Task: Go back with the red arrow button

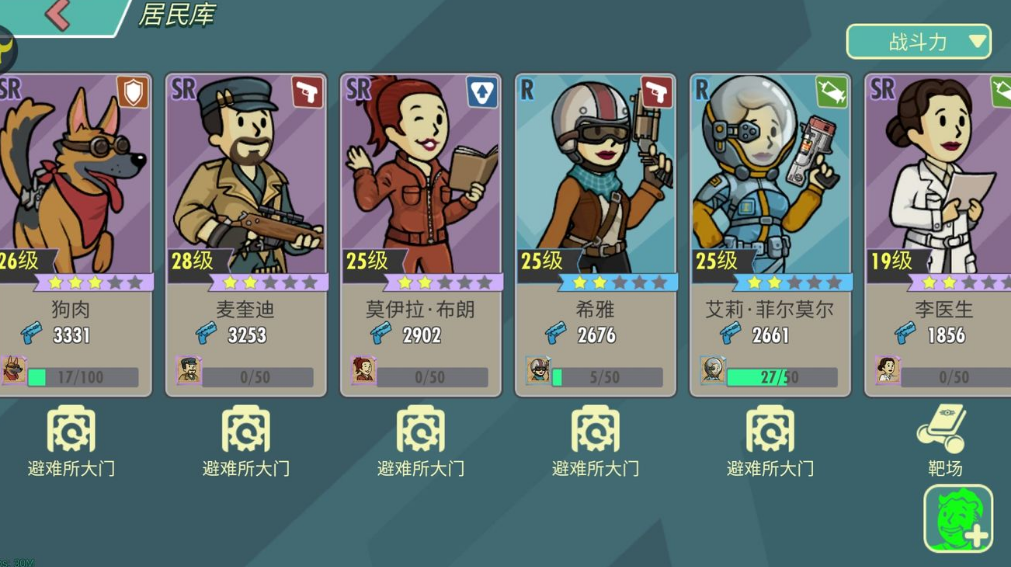Action: pos(58,16)
